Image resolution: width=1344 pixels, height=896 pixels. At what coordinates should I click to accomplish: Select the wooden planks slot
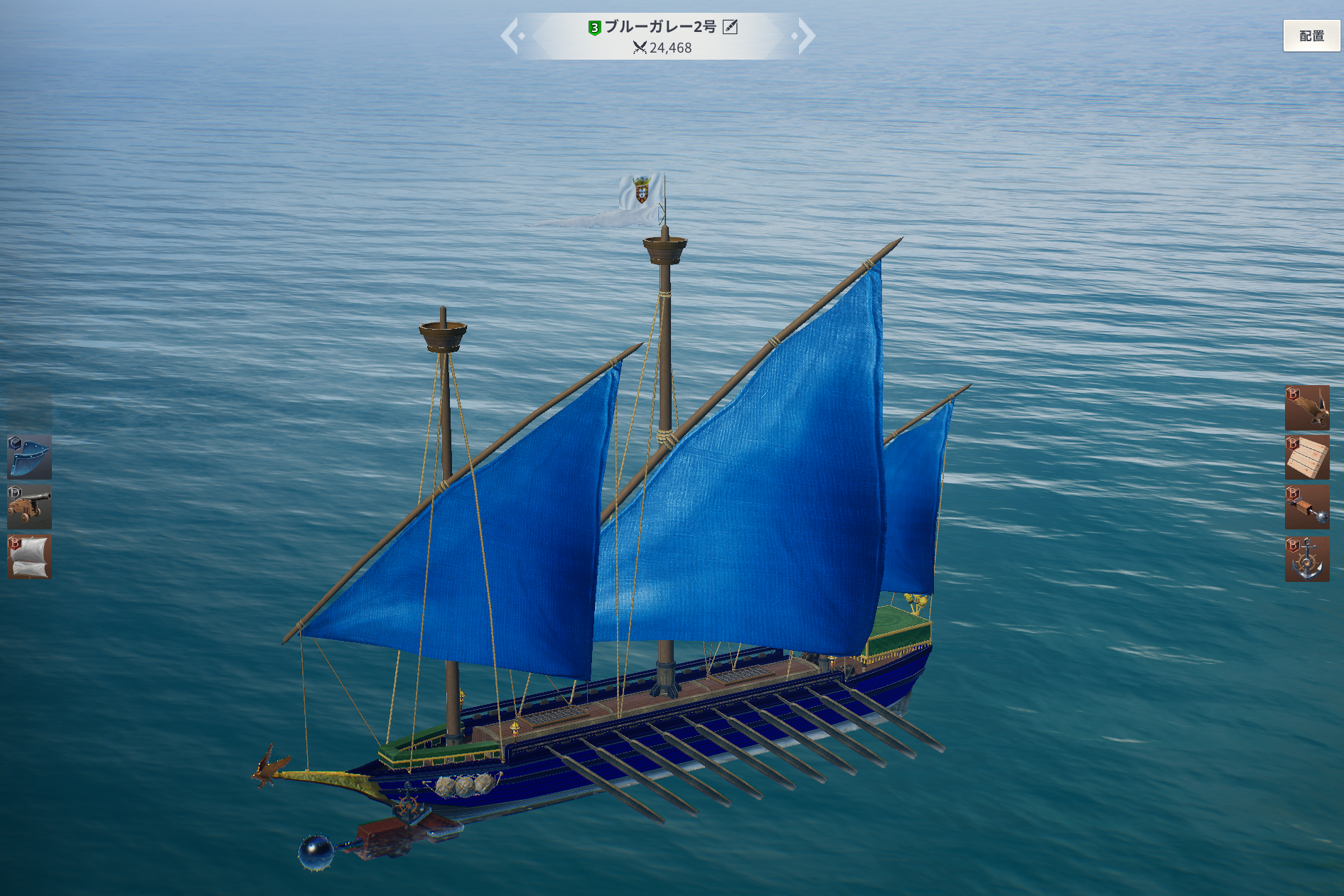(1306, 458)
